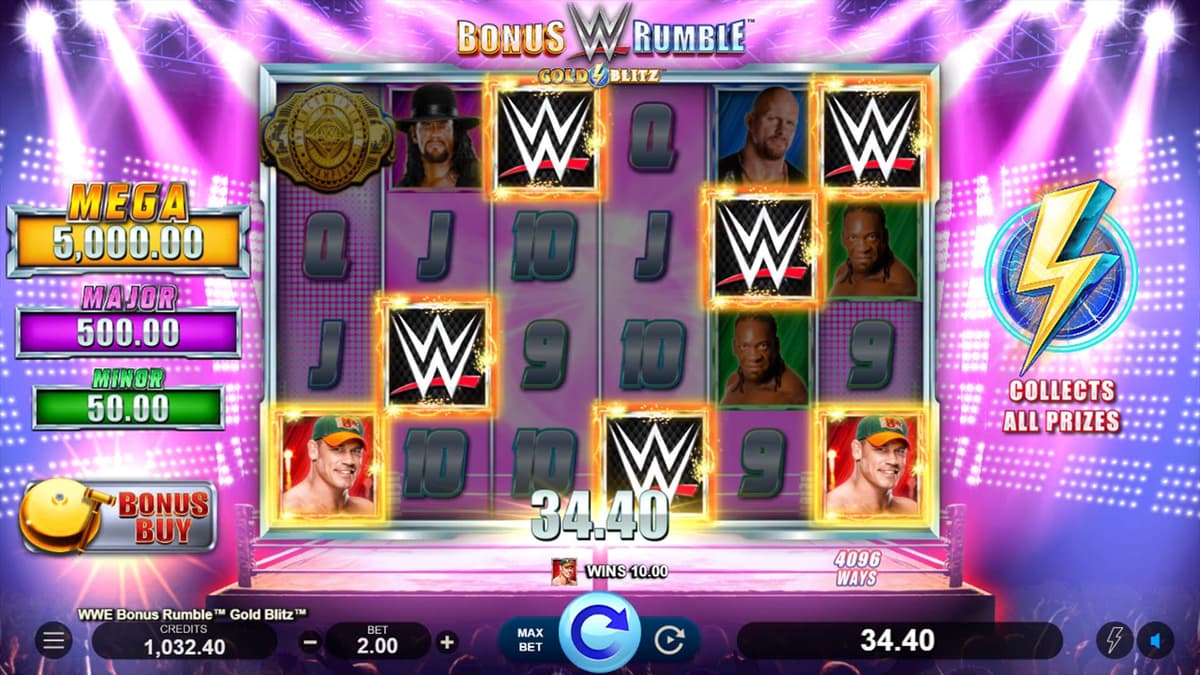
Task: Increase the bet with plus button
Action: (x=447, y=641)
